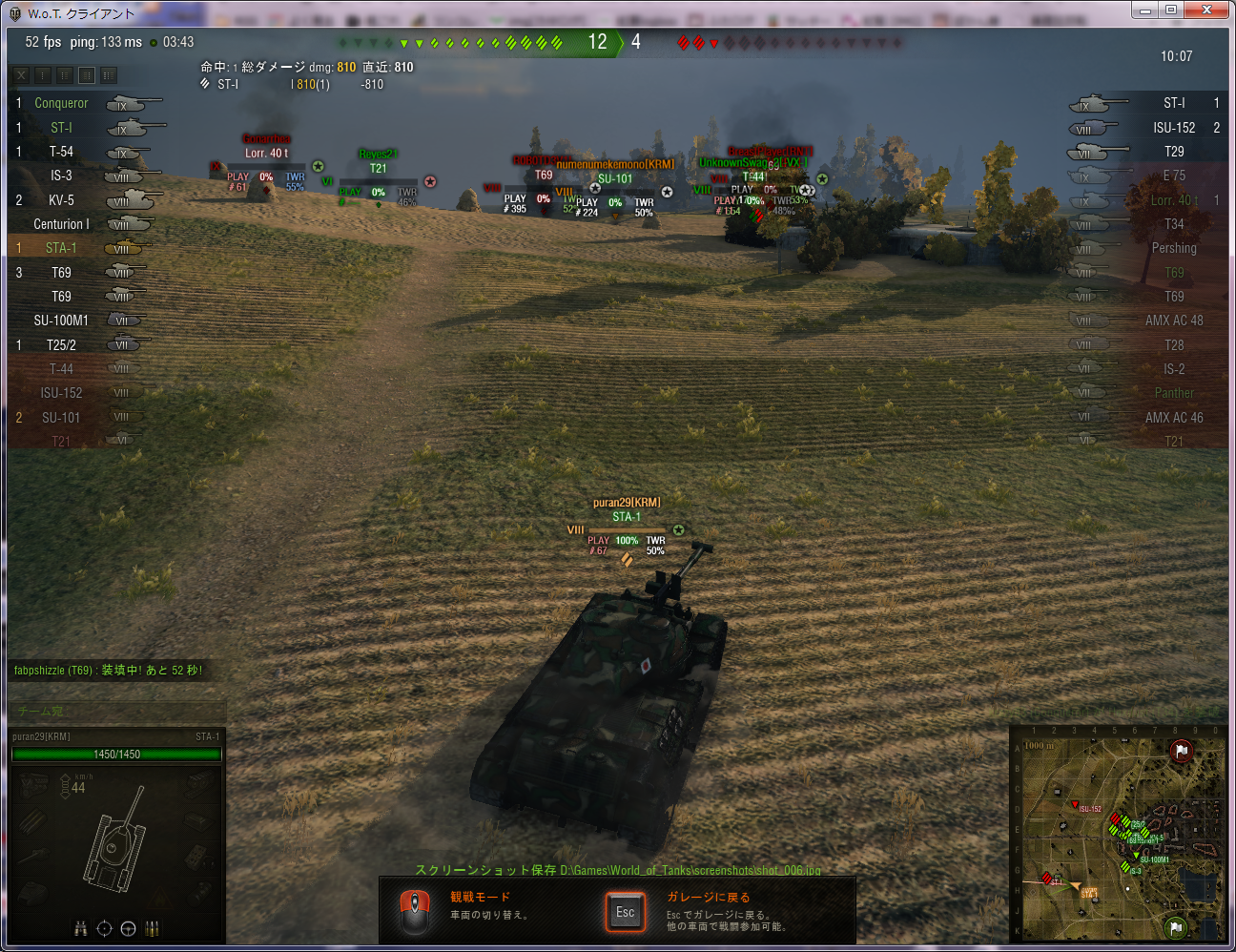Click the binoculars commander icon on damage panel
Viewport: 1236px width, 952px height.
pyautogui.click(x=81, y=928)
